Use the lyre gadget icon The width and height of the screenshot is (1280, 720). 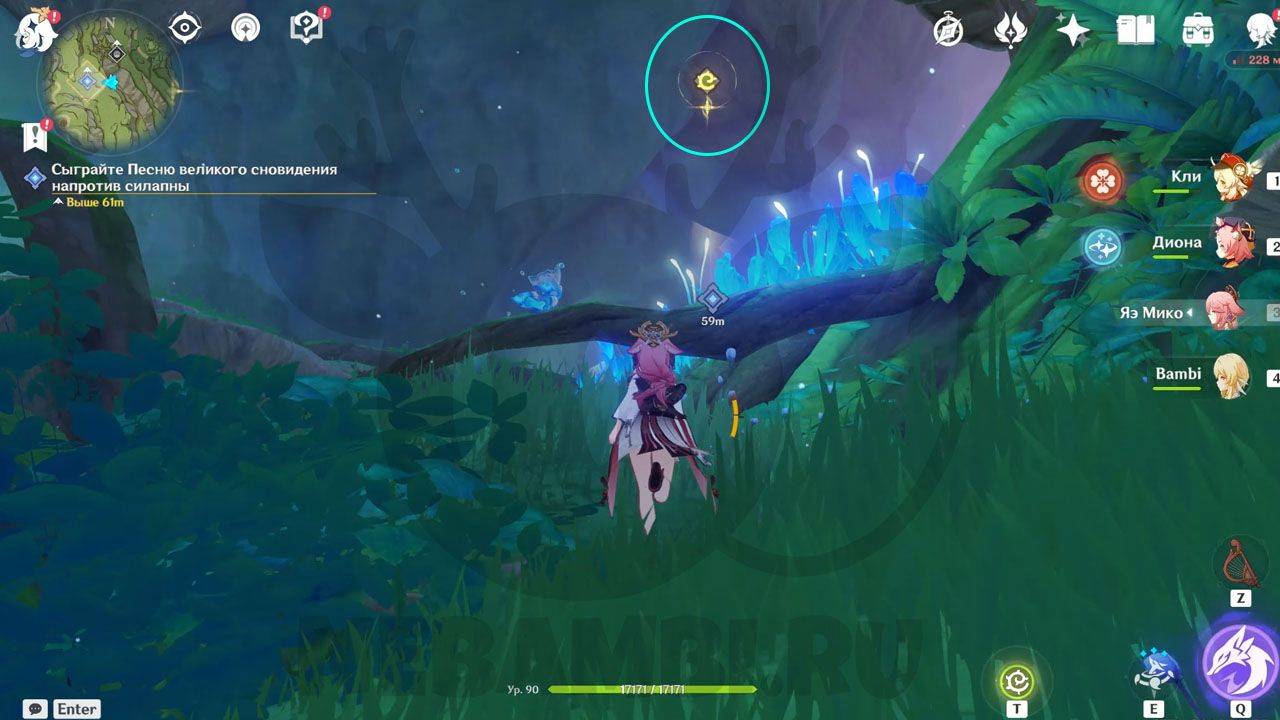point(1240,563)
